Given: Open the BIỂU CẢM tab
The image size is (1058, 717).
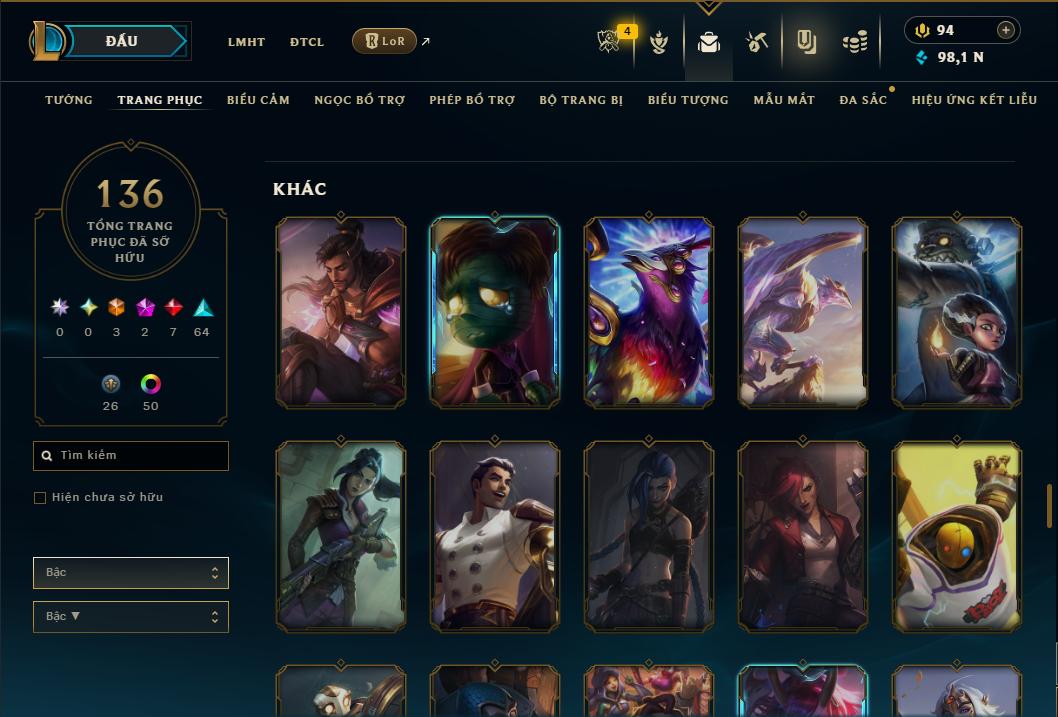Looking at the screenshot, I should coord(258,100).
